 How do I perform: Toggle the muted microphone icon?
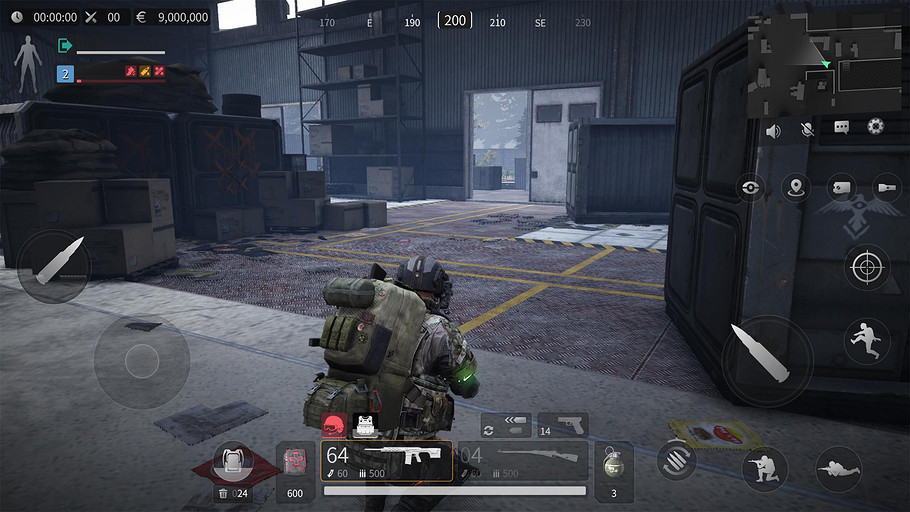pos(807,130)
